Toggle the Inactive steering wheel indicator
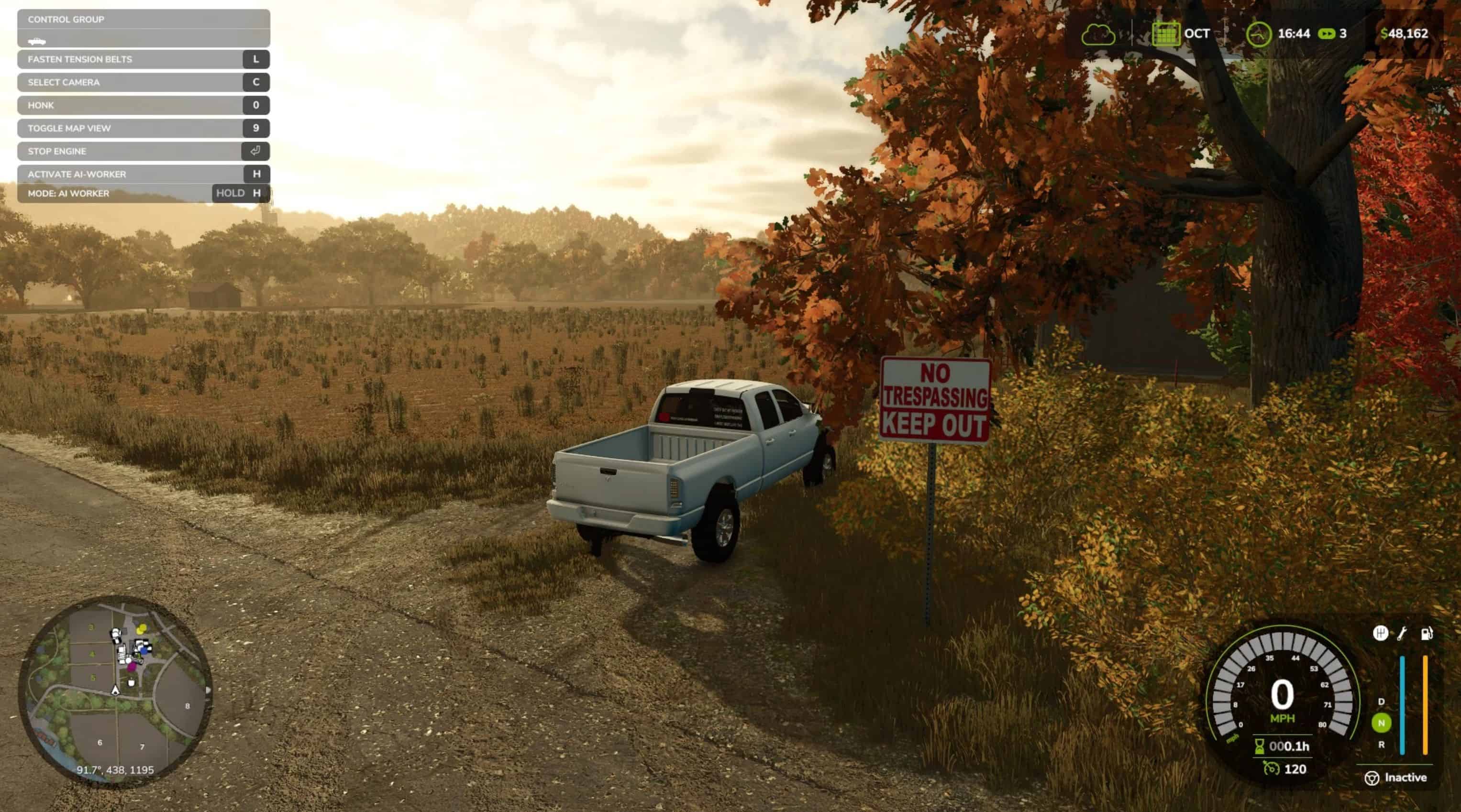The width and height of the screenshot is (1461, 812). tap(1372, 778)
